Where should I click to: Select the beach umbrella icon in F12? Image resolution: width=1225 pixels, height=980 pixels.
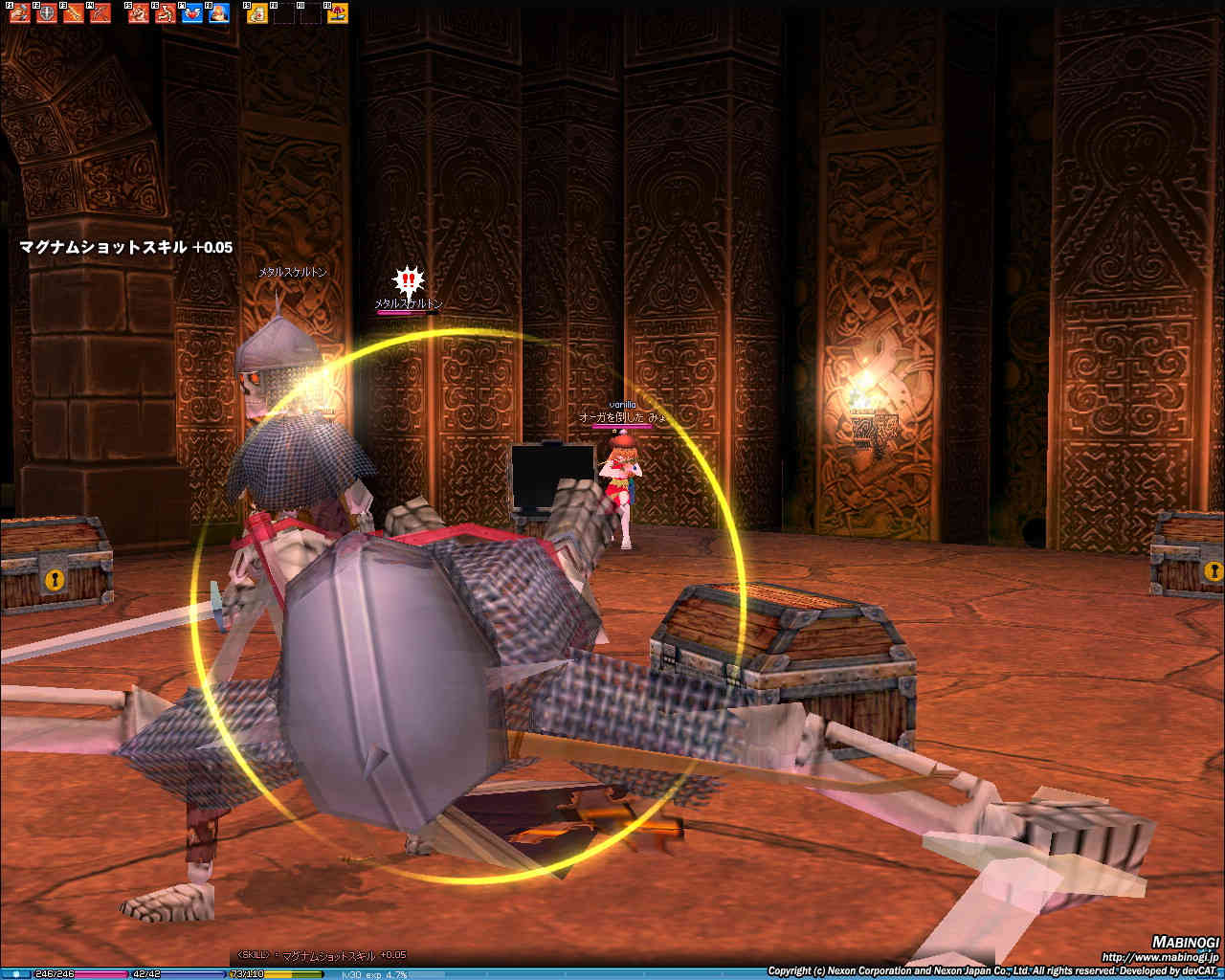[x=338, y=13]
